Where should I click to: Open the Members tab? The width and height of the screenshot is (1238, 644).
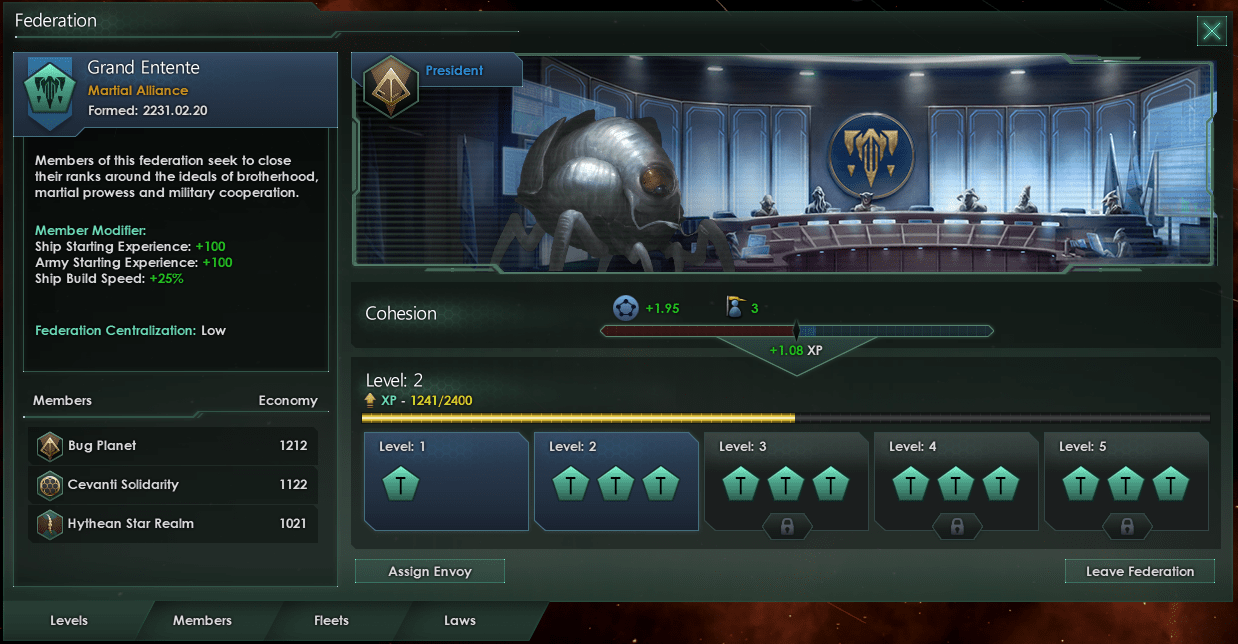tap(202, 620)
